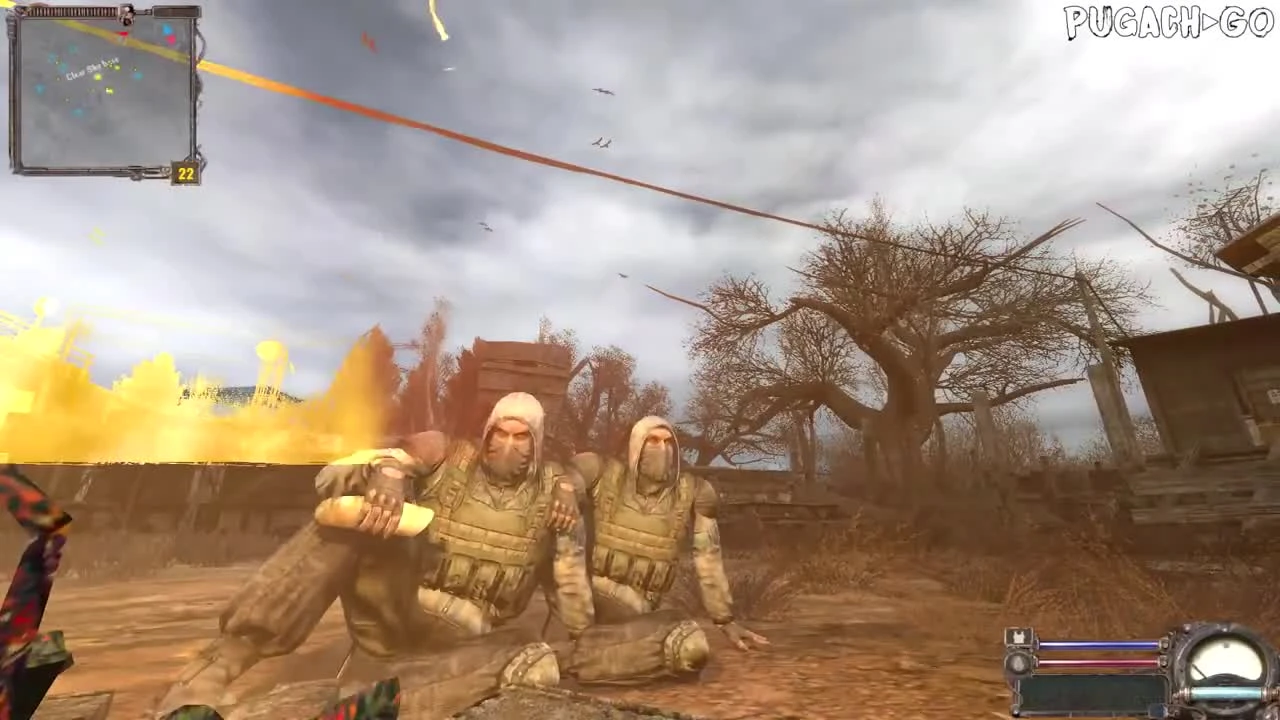This screenshot has width=1280, height=720.
Task: Select the Clear Sky base label on the minimap
Action: pyautogui.click(x=92, y=69)
